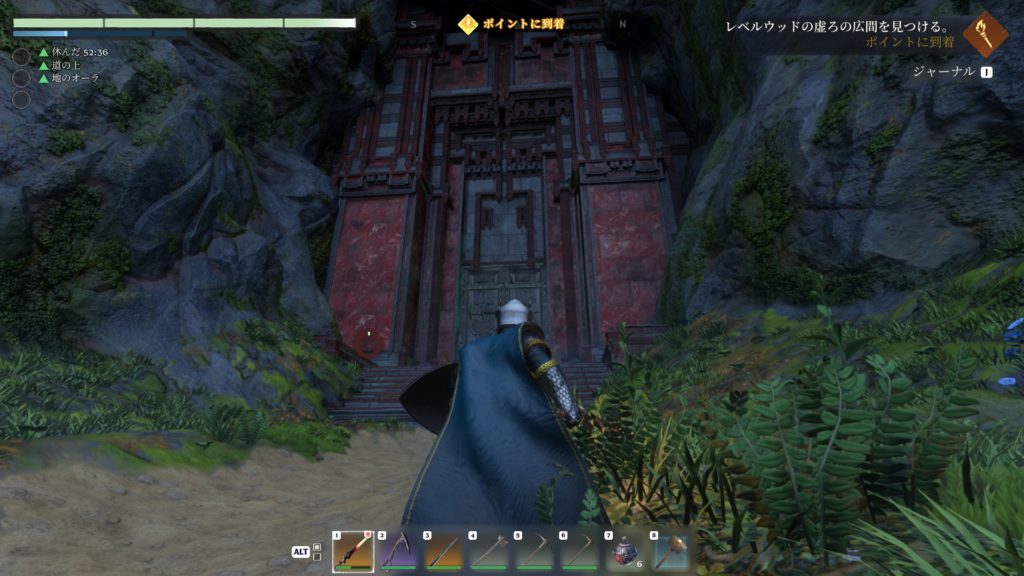Use the round flask item with count 6
The width and height of the screenshot is (1024, 576).
coord(625,550)
